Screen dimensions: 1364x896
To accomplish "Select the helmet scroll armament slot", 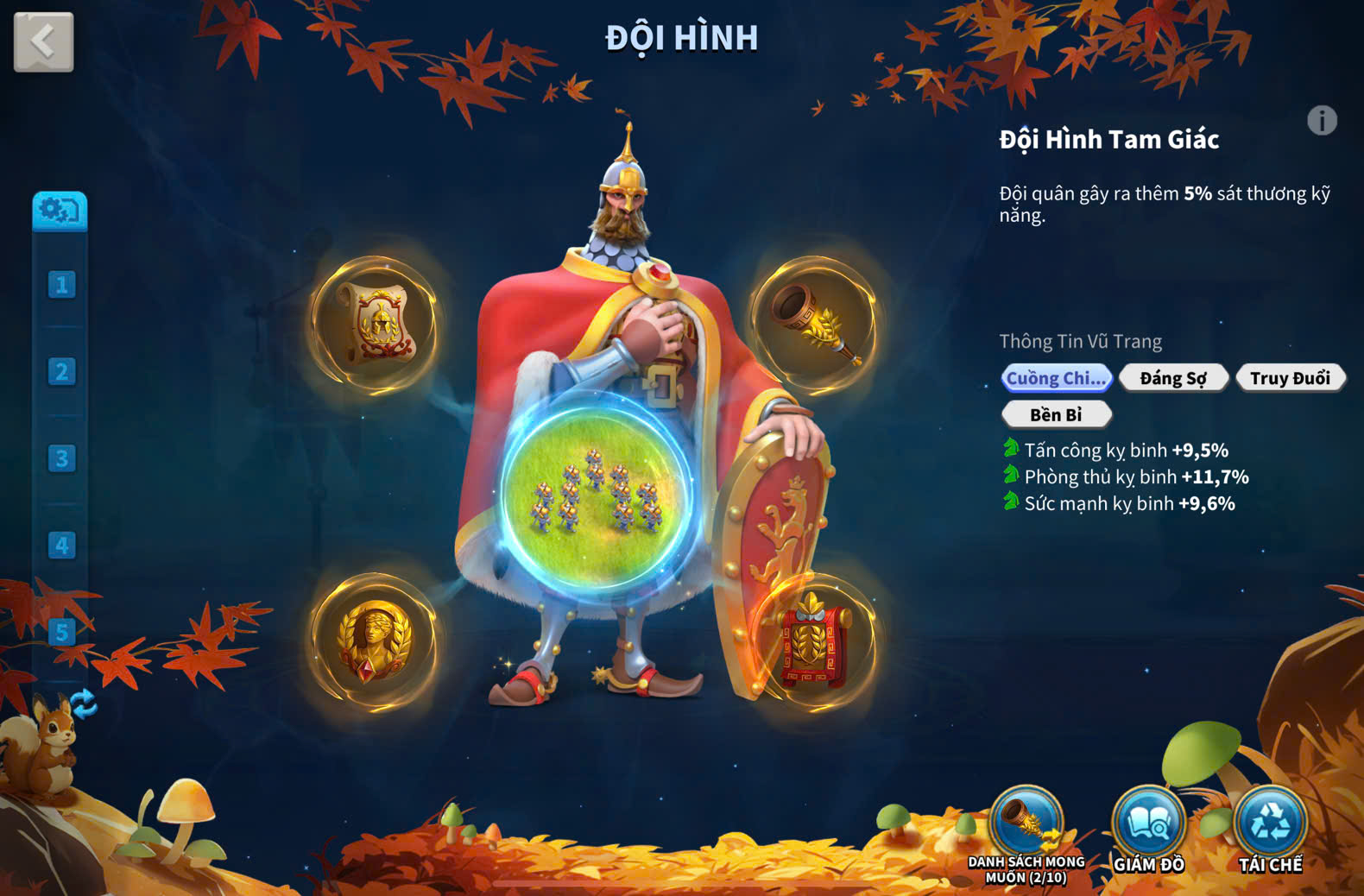I will (x=375, y=323).
